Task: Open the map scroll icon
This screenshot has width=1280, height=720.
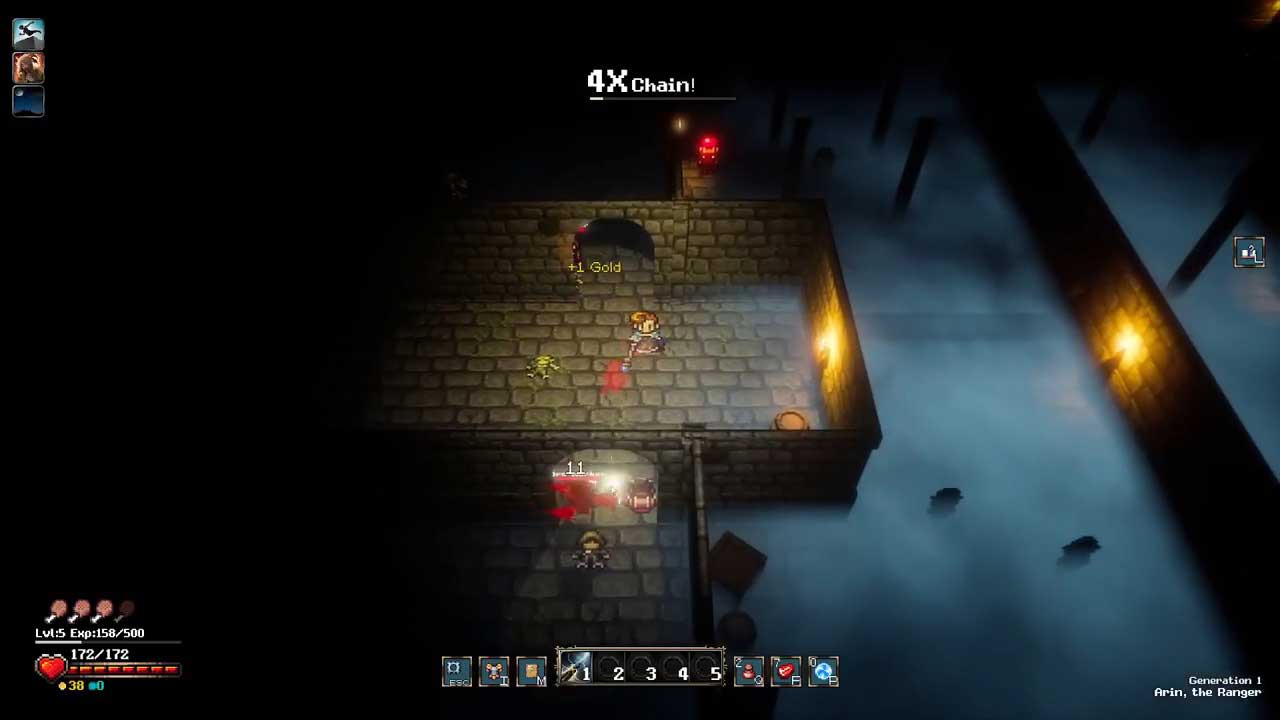Action: pos(531,671)
